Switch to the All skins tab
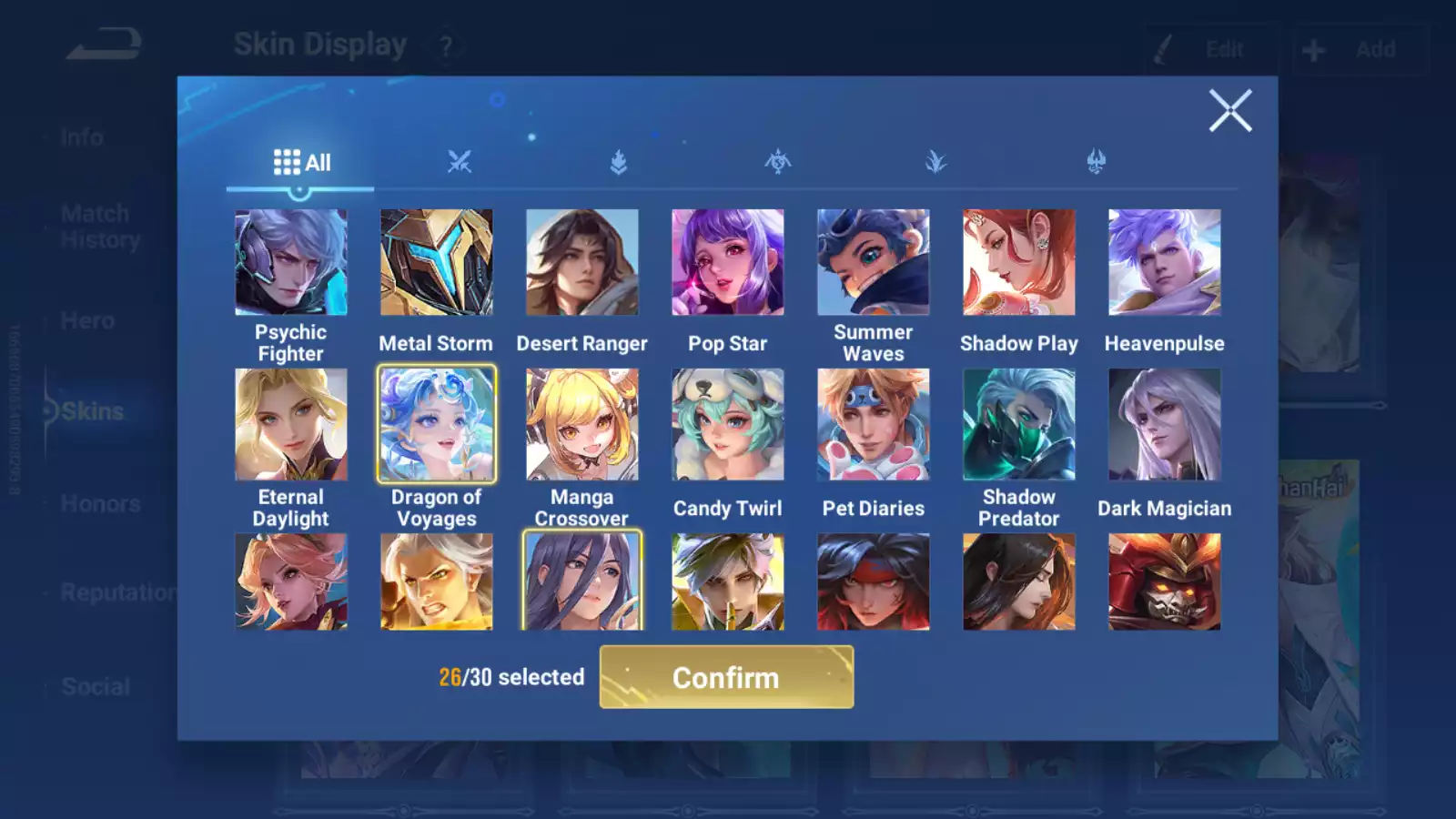The width and height of the screenshot is (1456, 819). click(301, 163)
